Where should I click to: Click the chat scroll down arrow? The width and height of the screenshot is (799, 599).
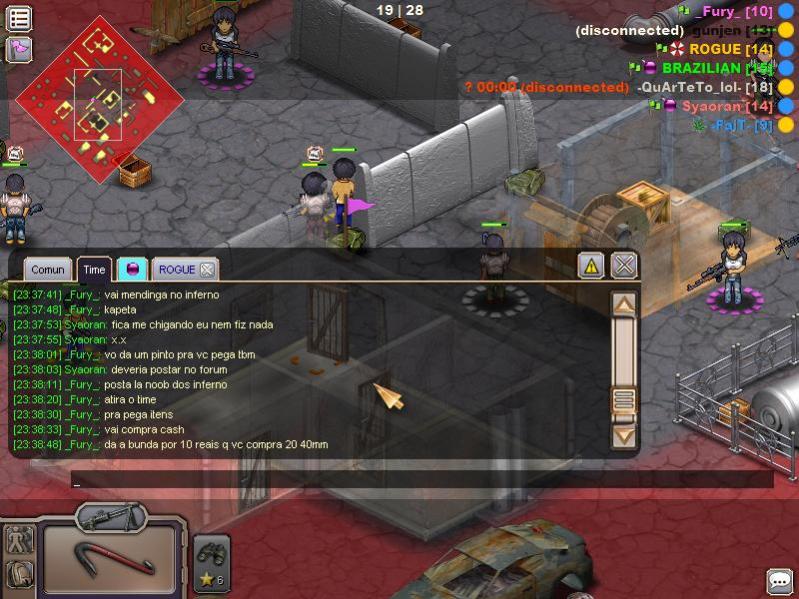click(x=624, y=436)
